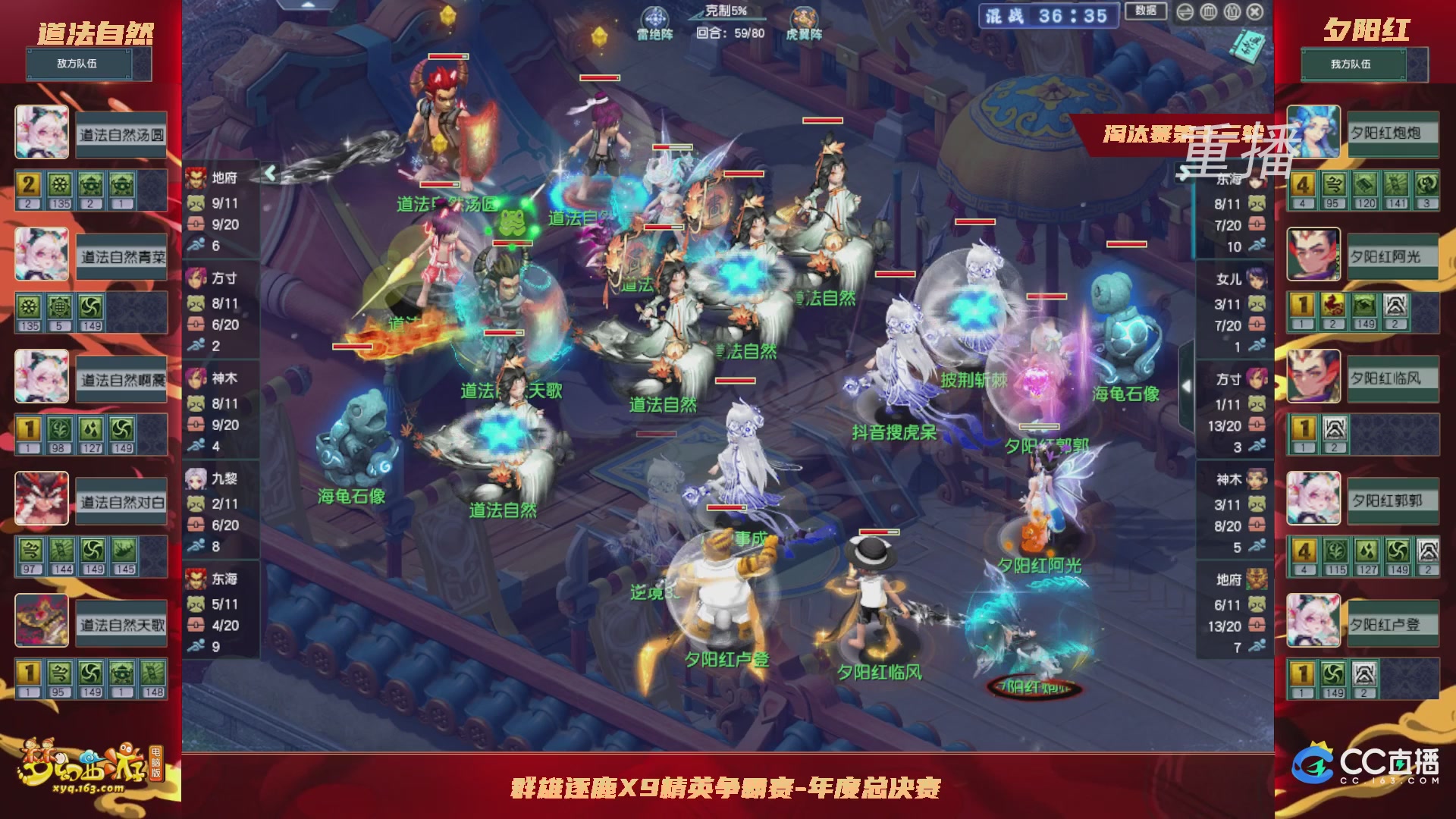Click the 虎翼阵 formation icon at top

(802, 19)
